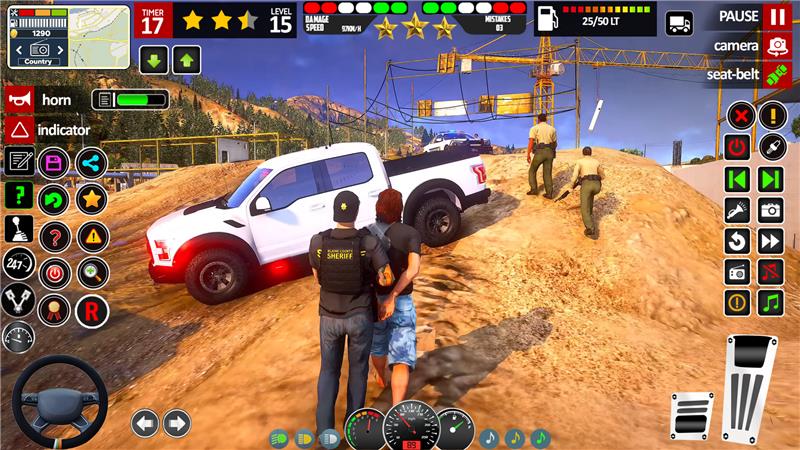800x450 pixels.
Task: Tap the purple save disk icon
Action: 54,163
